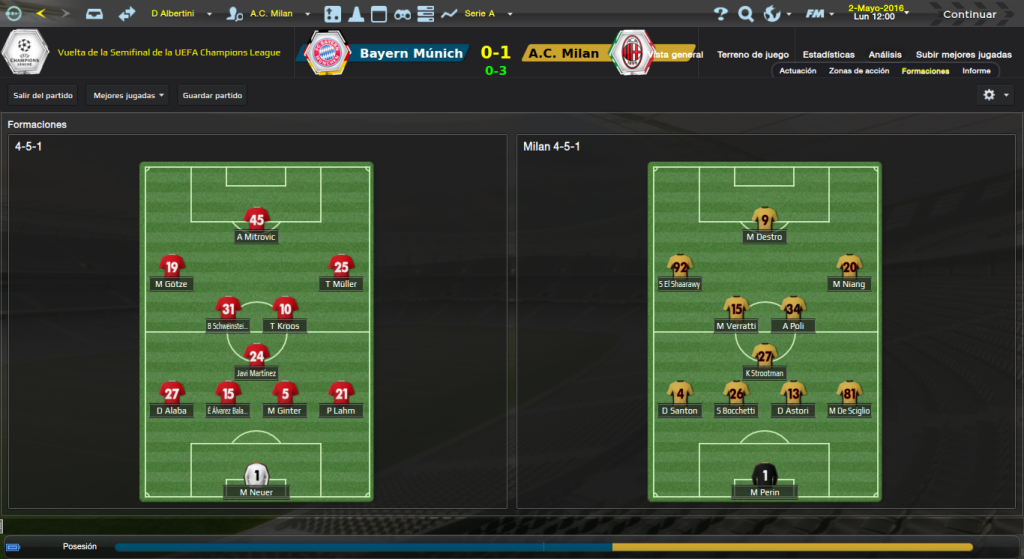Switch to the Informe sub-tab
This screenshot has height=559, width=1024.
point(976,71)
